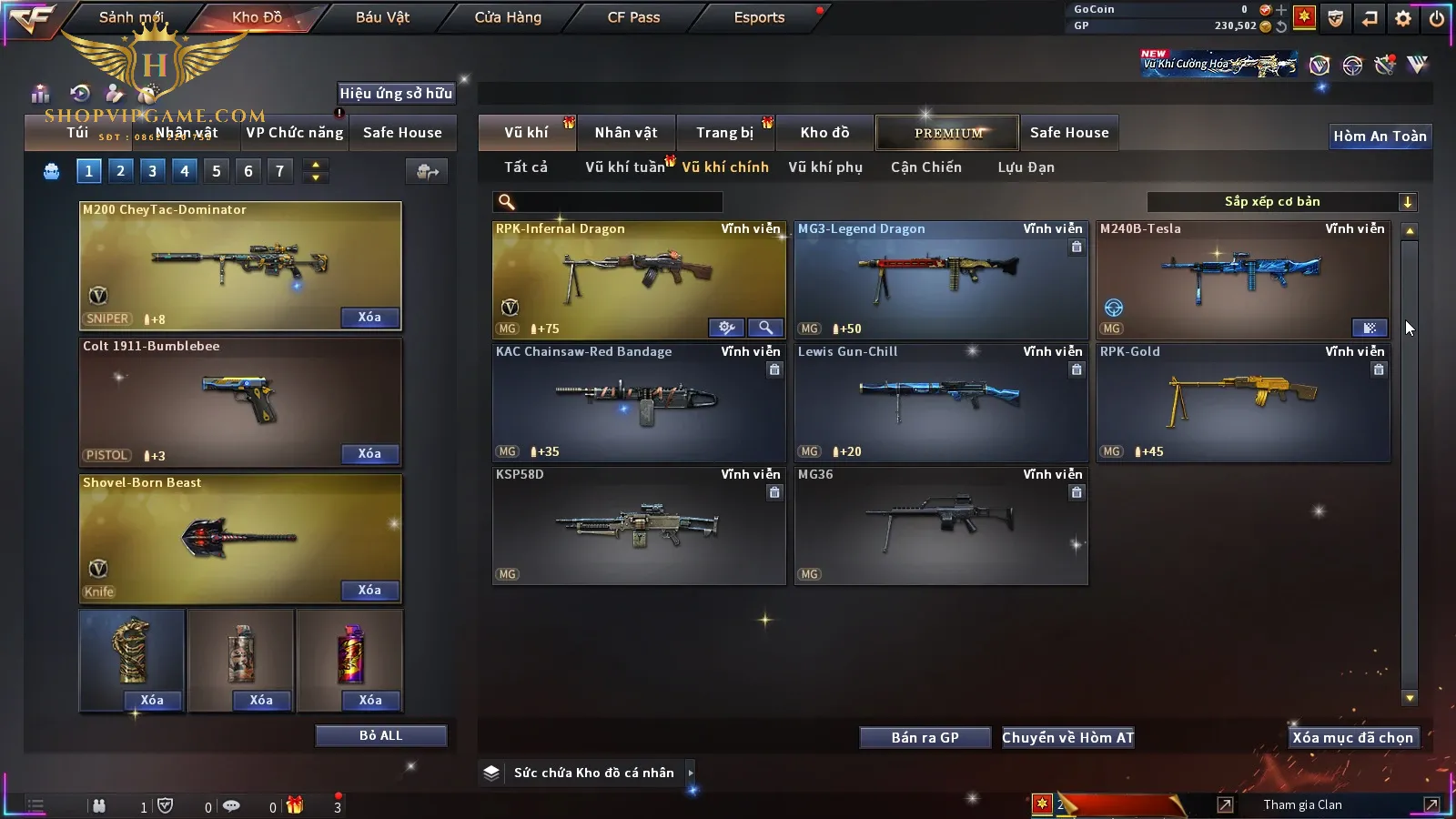
Task: Pick the KAC Chainsaw-Red Bandage weapon
Action: pos(638,401)
